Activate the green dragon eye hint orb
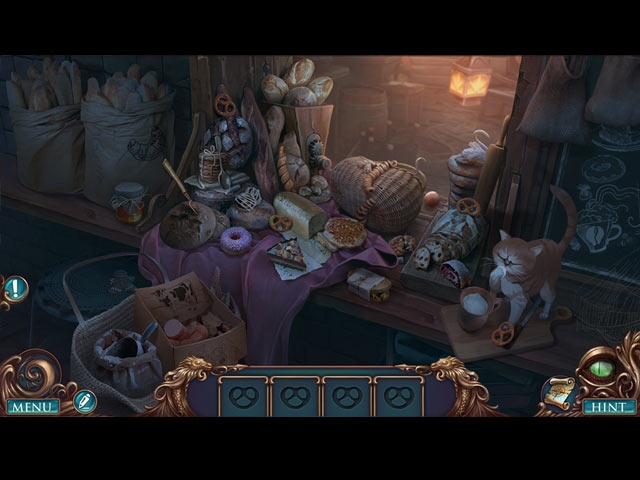 [x=601, y=370]
